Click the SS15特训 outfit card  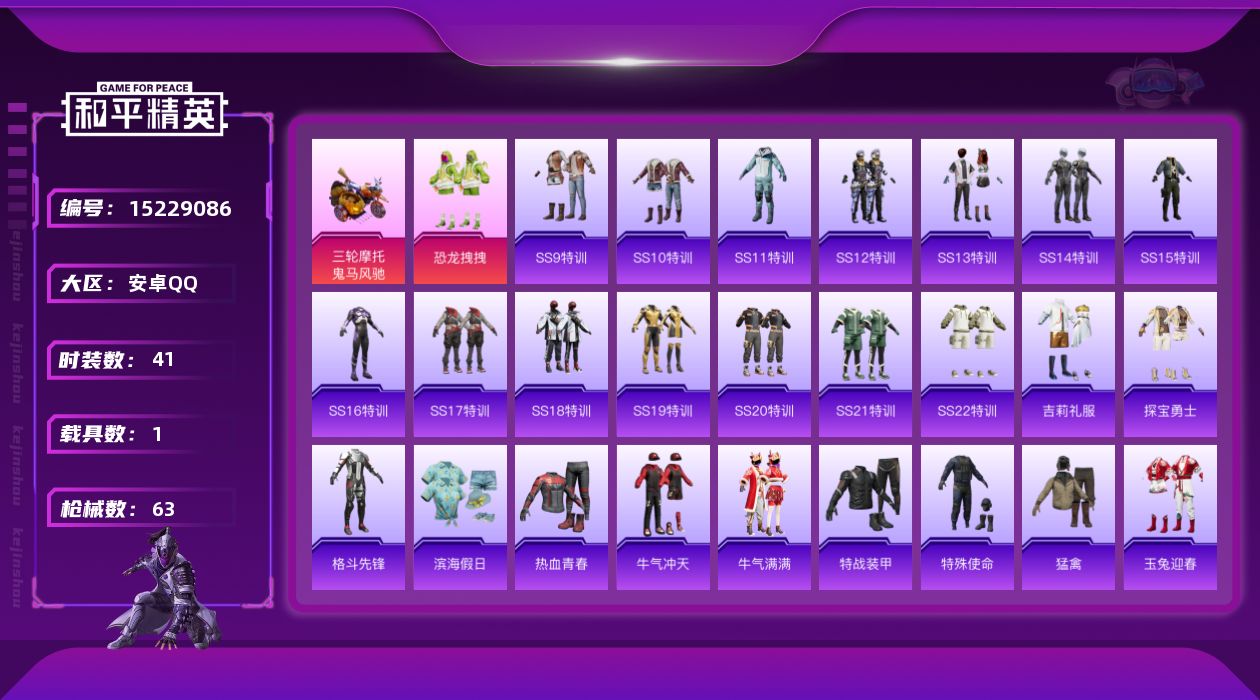(x=1170, y=211)
